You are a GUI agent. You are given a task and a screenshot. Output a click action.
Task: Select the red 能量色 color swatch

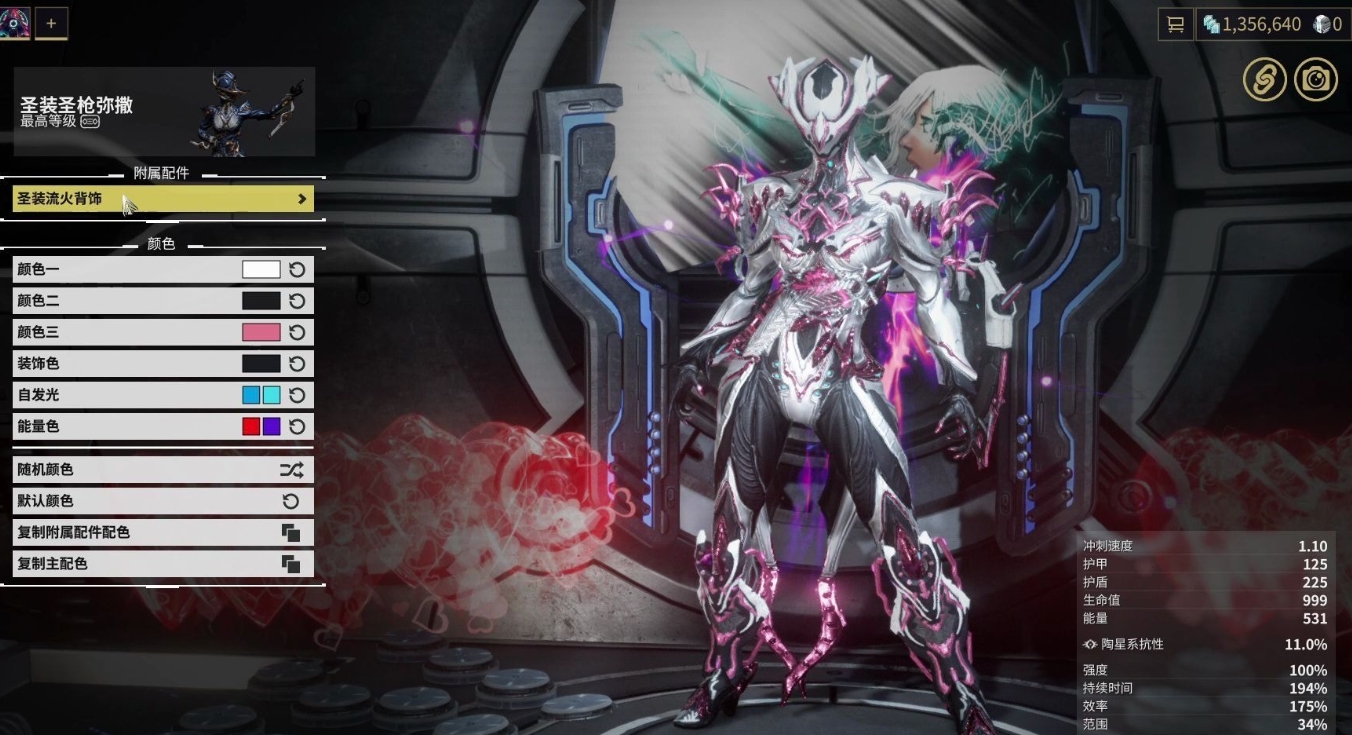pos(253,426)
